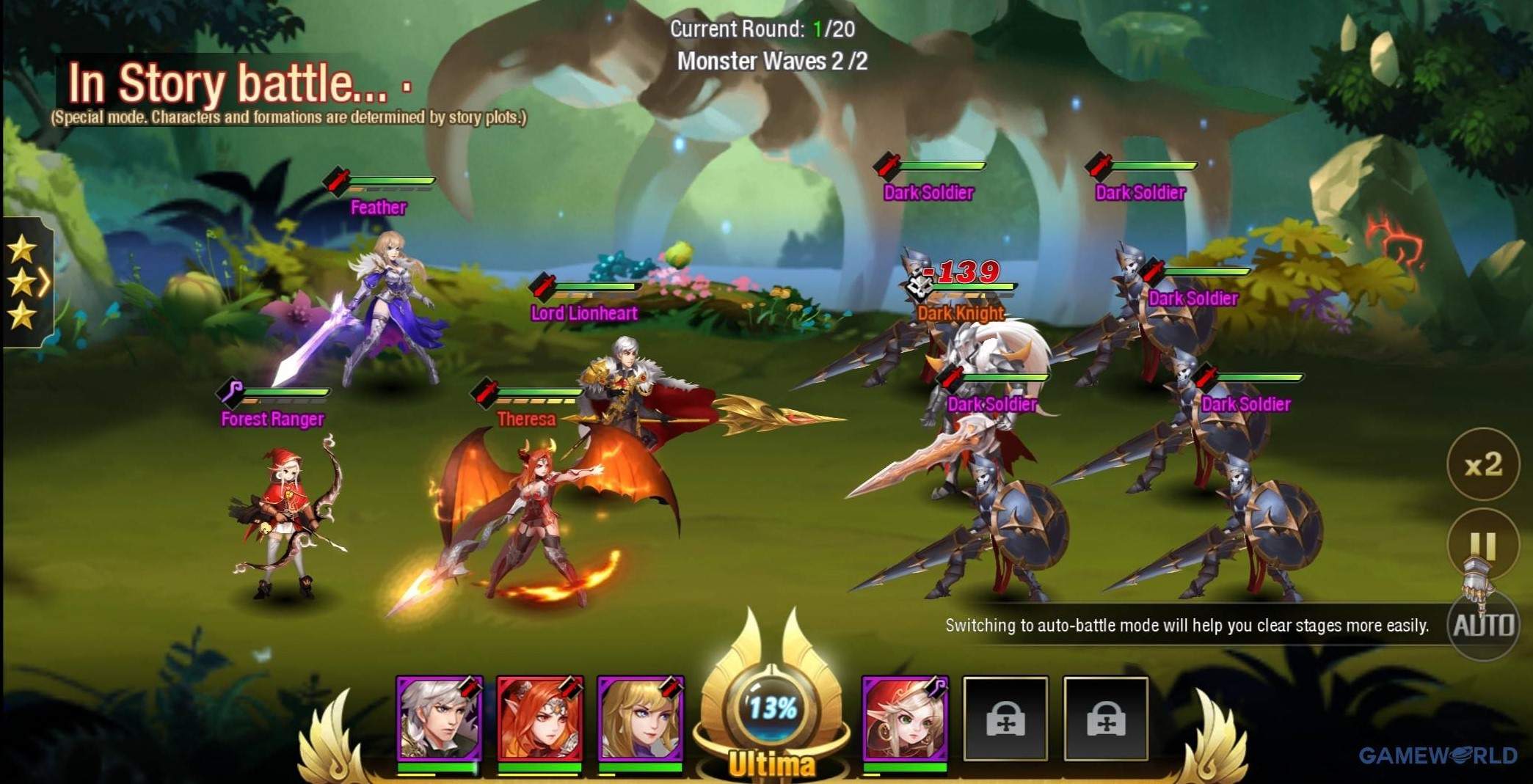Image resolution: width=1533 pixels, height=784 pixels.
Task: Tap the skull debuff icon on Dark Knight's bar
Action: tap(919, 287)
